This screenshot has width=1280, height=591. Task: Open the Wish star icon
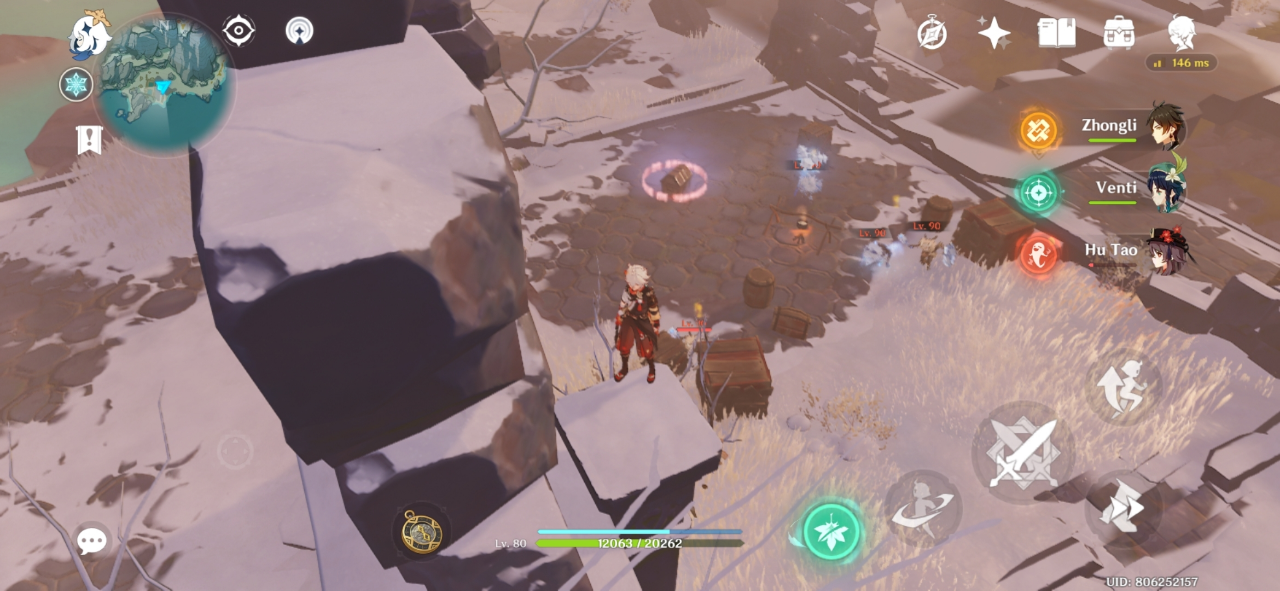(994, 34)
